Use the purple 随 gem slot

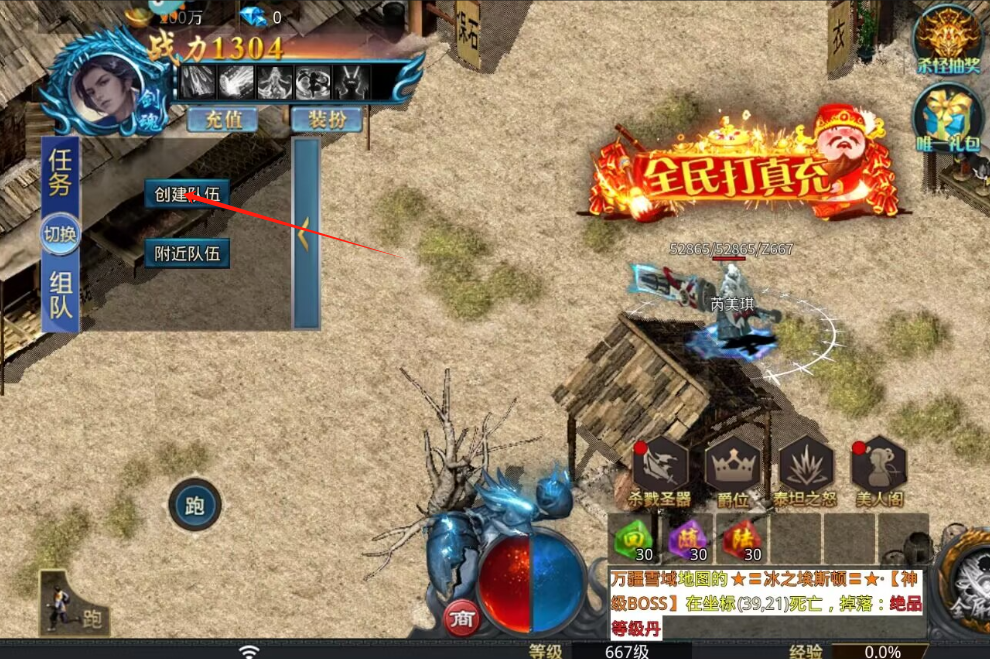click(x=686, y=539)
